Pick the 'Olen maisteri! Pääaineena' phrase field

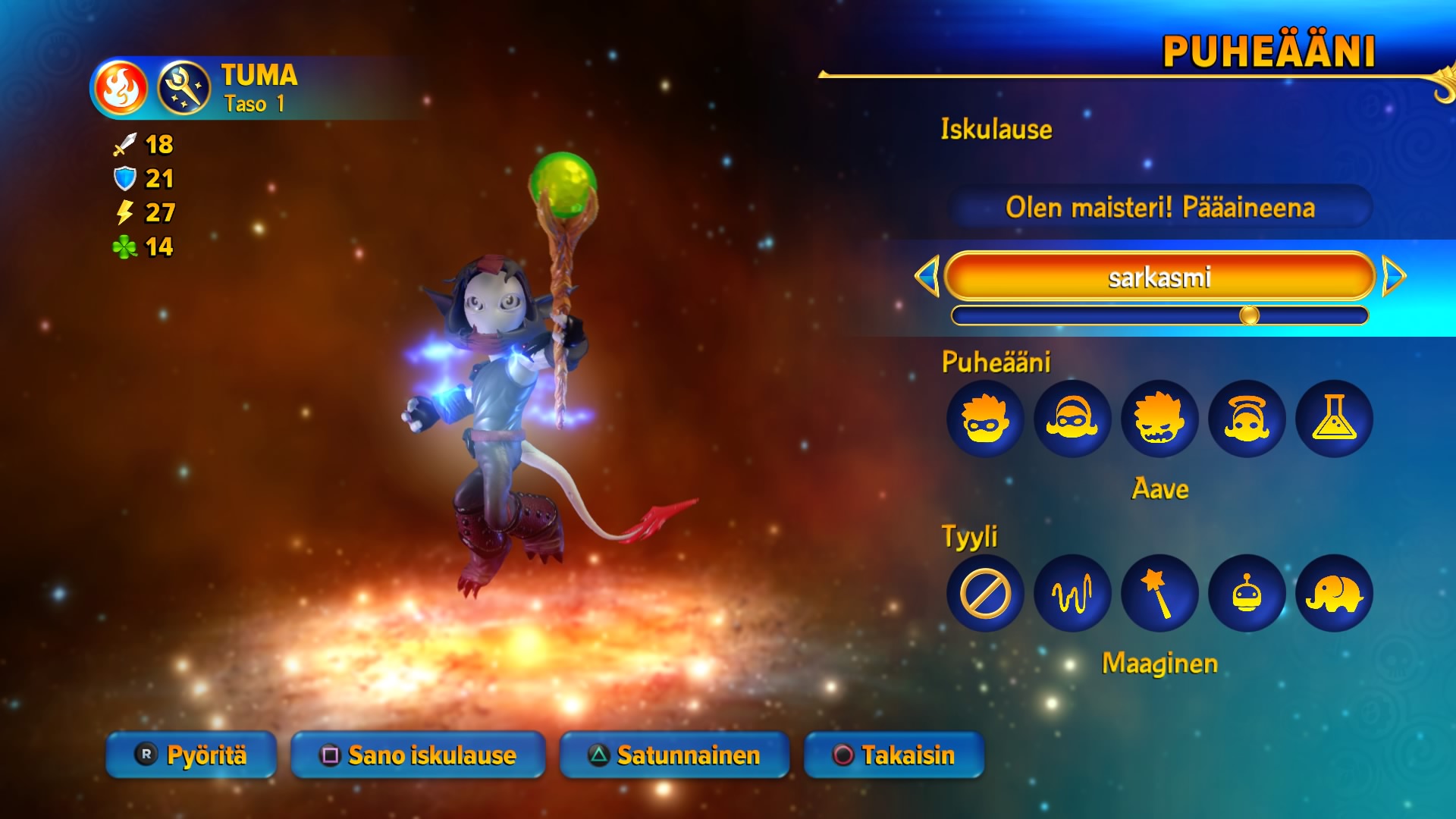click(1159, 207)
